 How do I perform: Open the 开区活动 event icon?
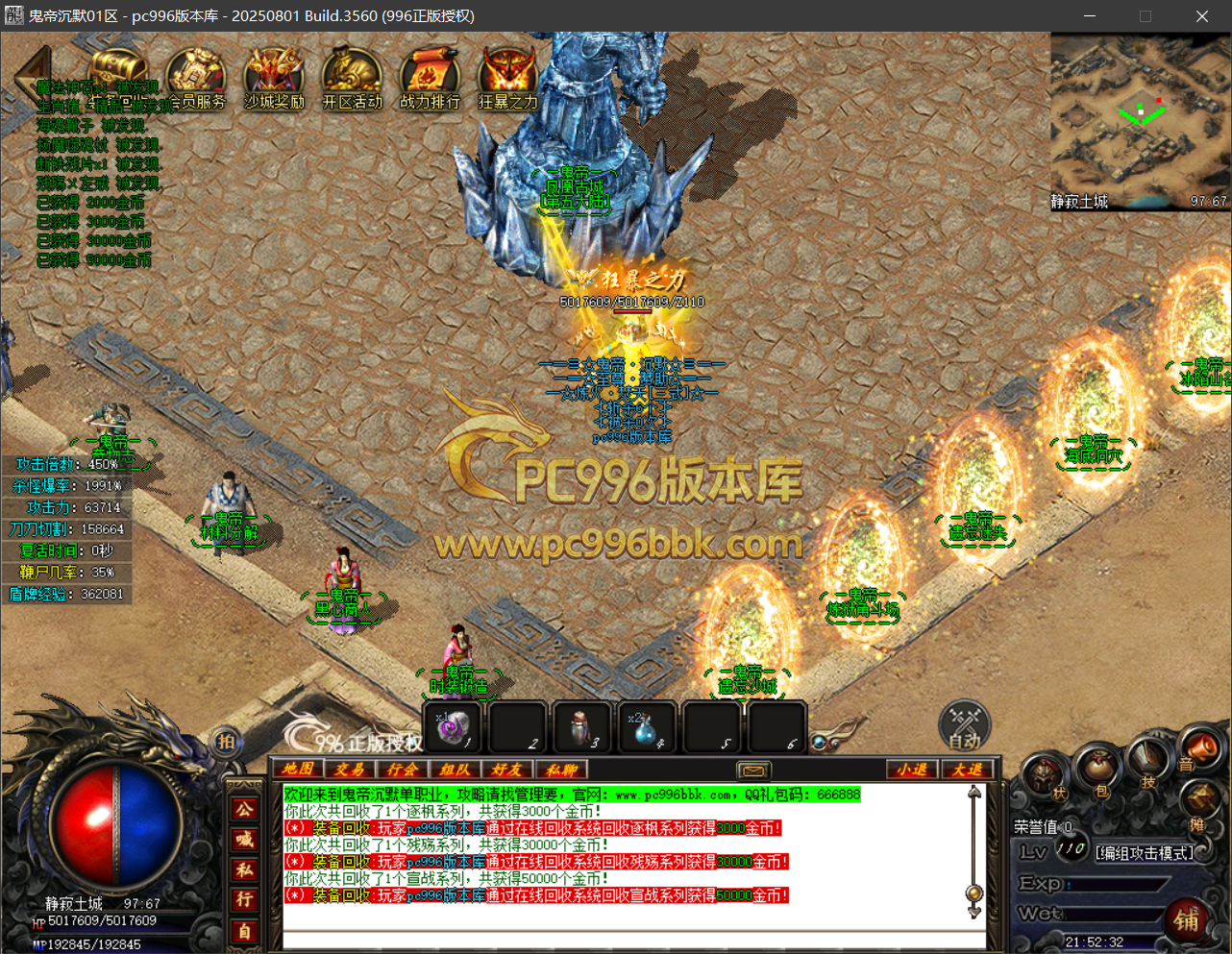tap(352, 79)
